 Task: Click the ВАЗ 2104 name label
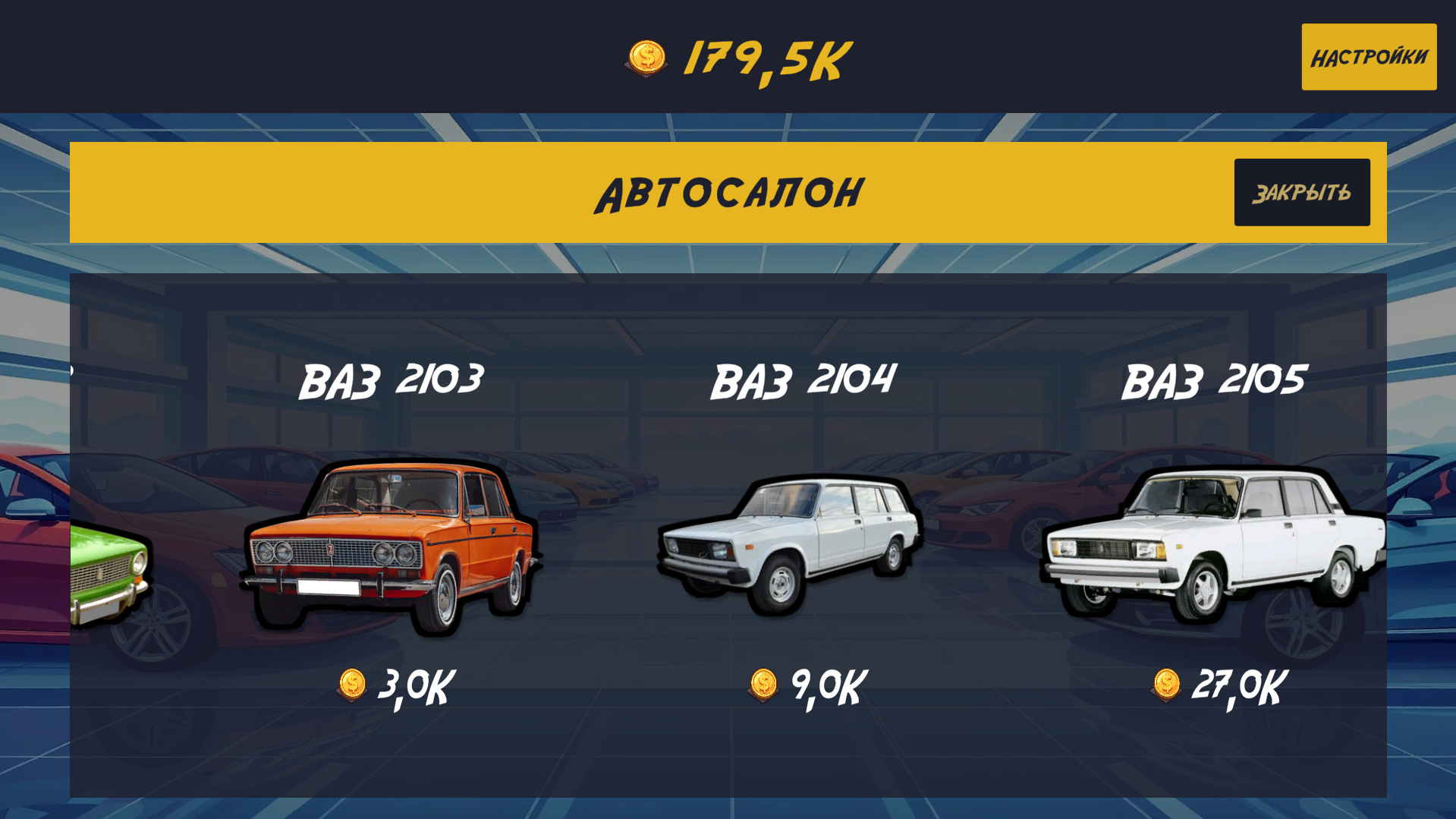point(804,379)
